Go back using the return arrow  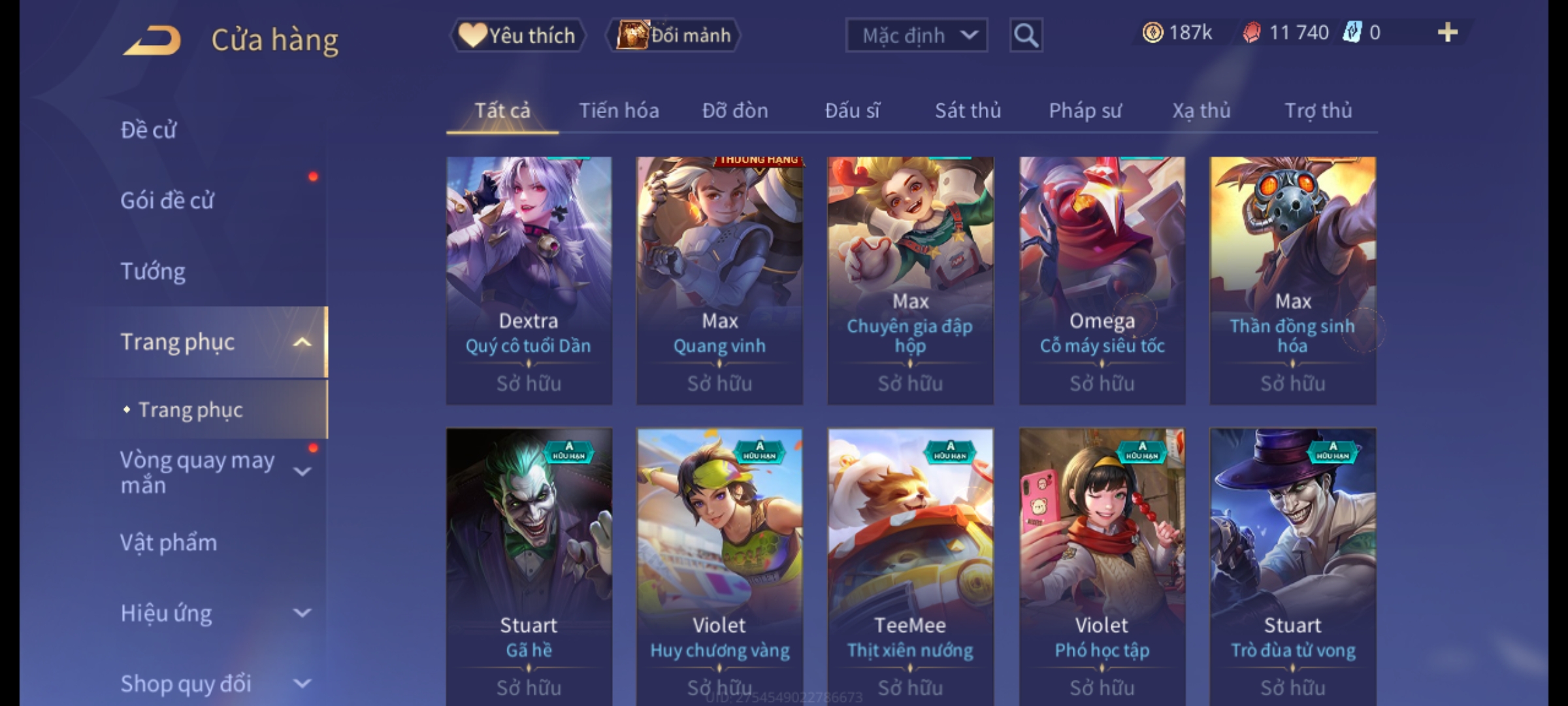click(x=152, y=41)
